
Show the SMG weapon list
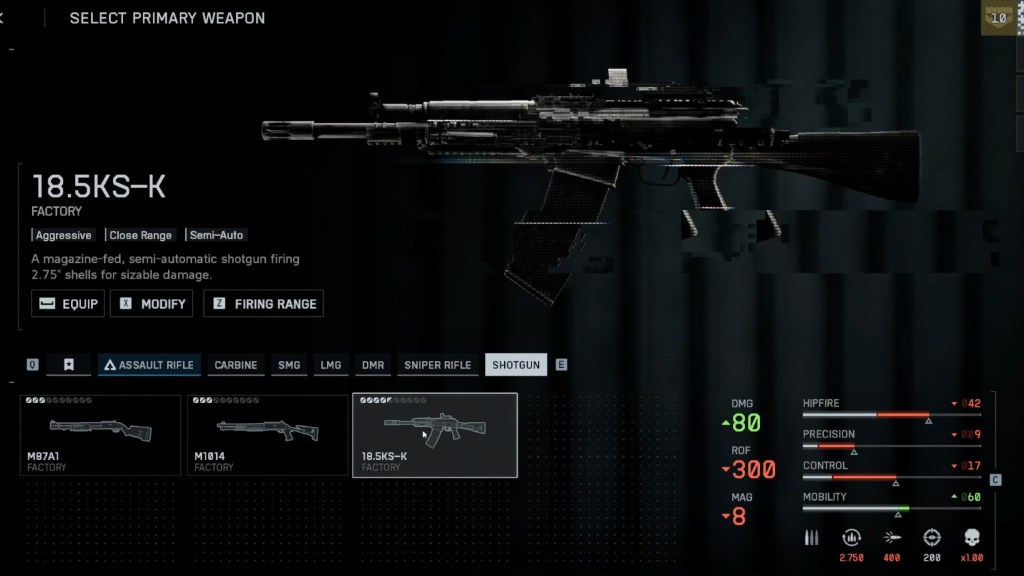[289, 365]
